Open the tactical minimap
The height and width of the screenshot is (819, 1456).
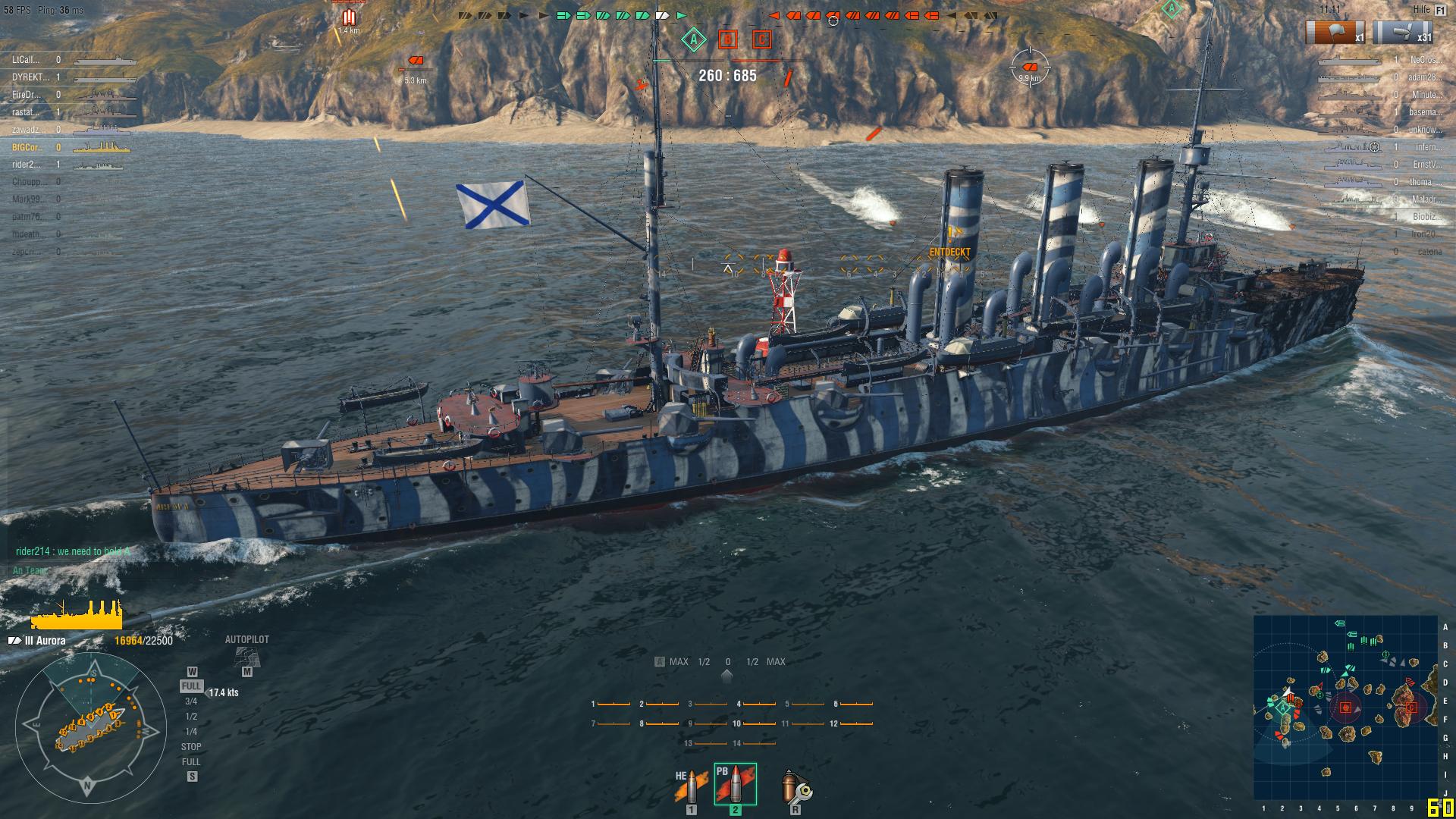click(x=1345, y=707)
